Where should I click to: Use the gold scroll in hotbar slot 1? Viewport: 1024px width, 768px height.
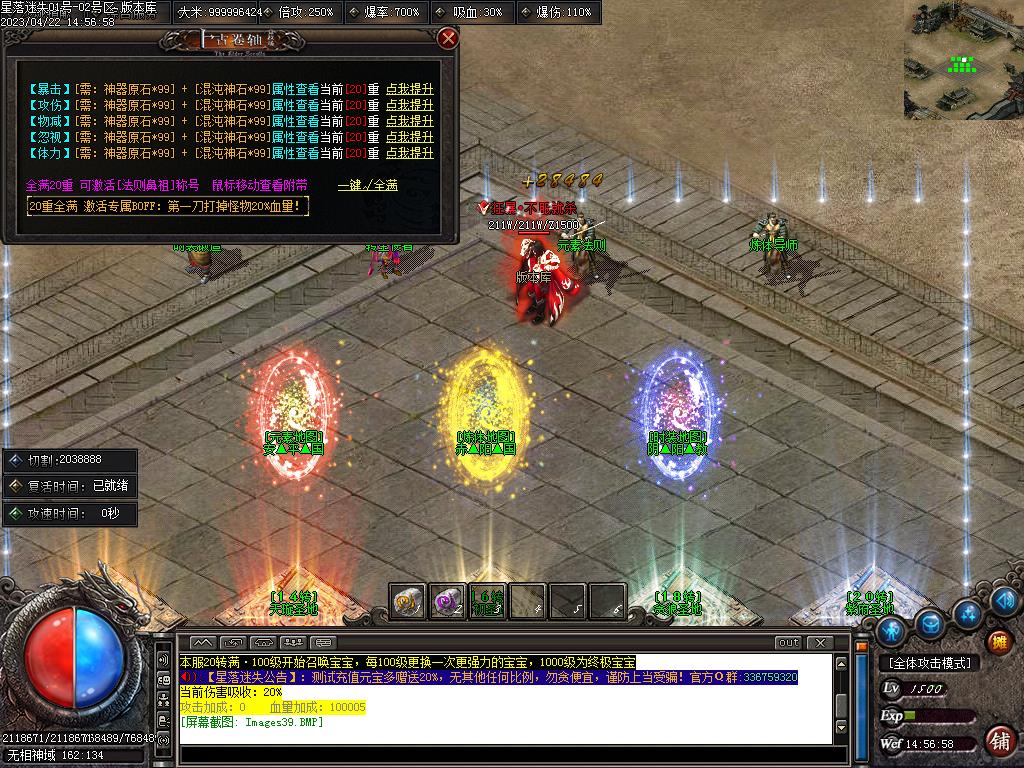click(407, 600)
